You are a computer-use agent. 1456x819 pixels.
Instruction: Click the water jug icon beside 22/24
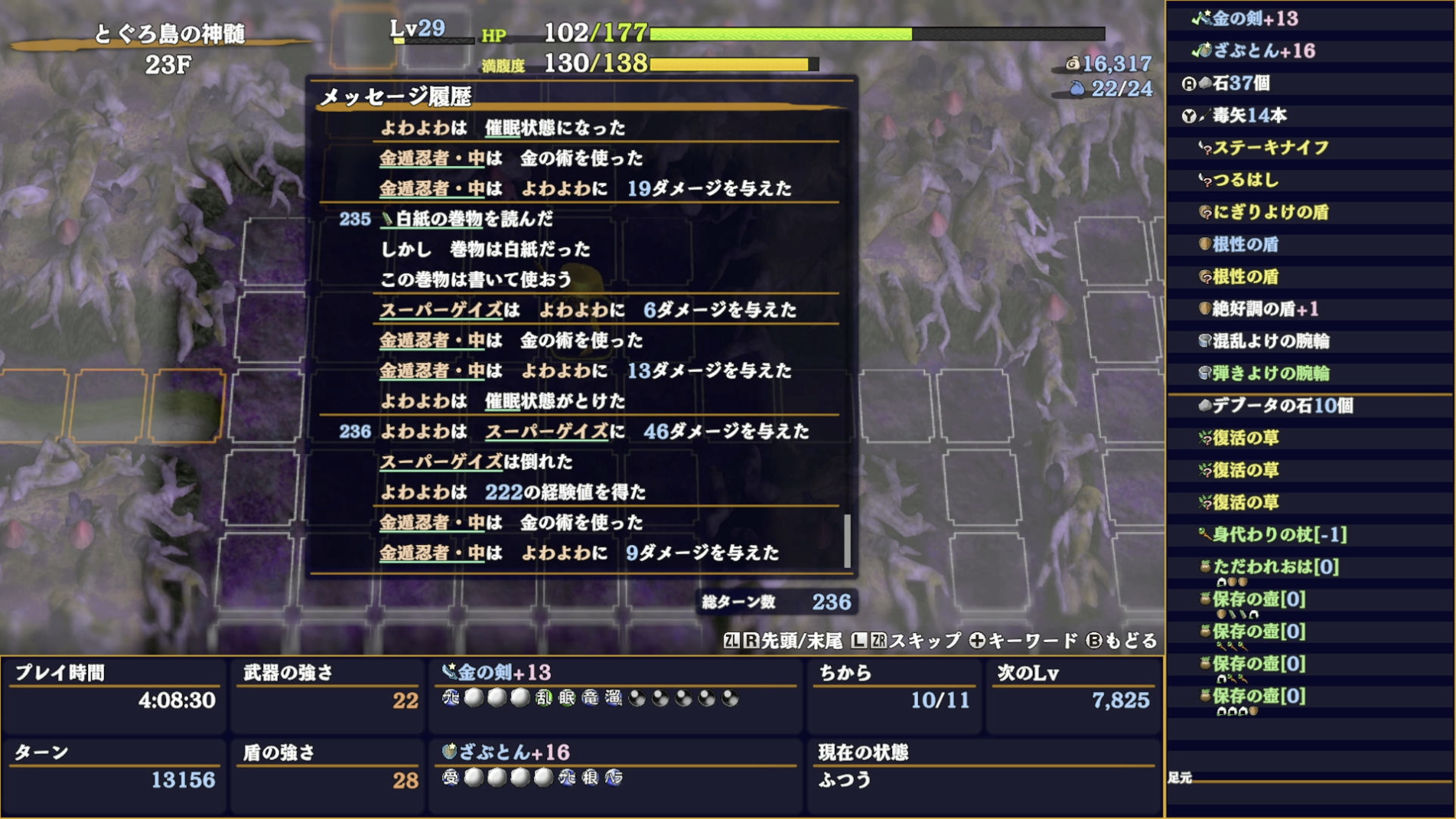pos(1077,88)
